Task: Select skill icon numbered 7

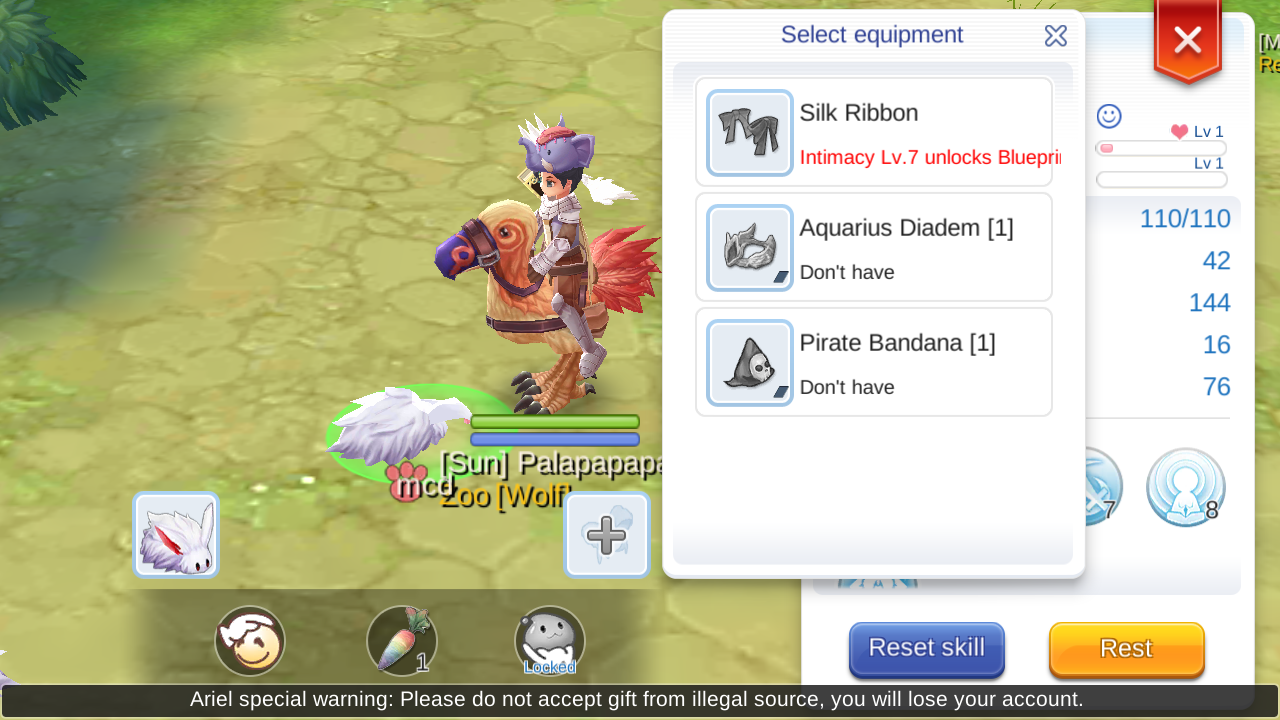Action: pyautogui.click(x=1097, y=487)
